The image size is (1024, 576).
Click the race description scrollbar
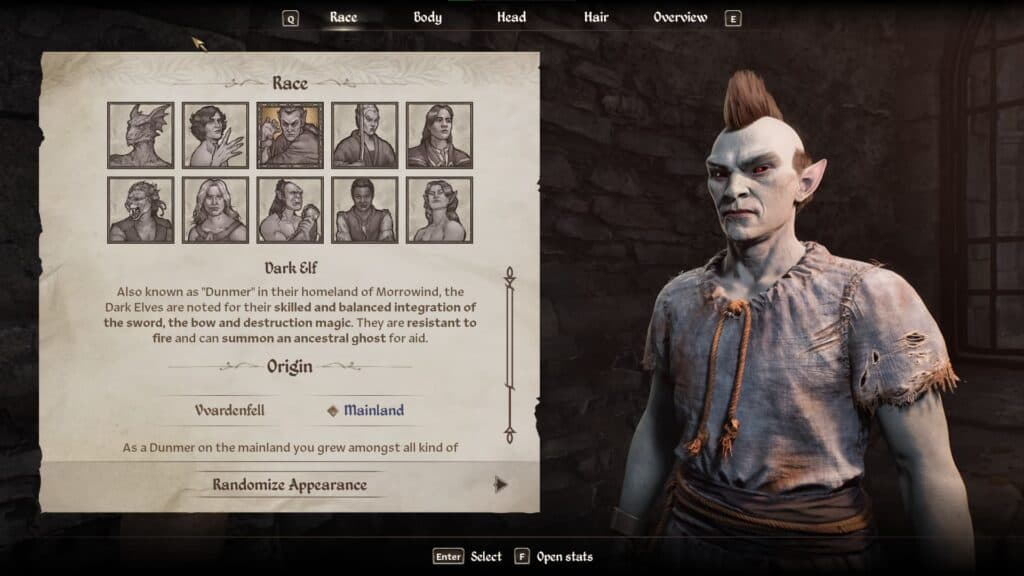pos(509,355)
